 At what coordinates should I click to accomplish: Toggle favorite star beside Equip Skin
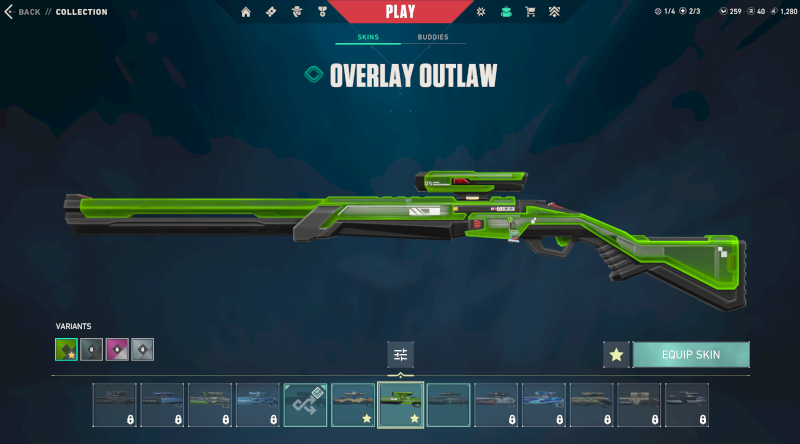tap(616, 354)
